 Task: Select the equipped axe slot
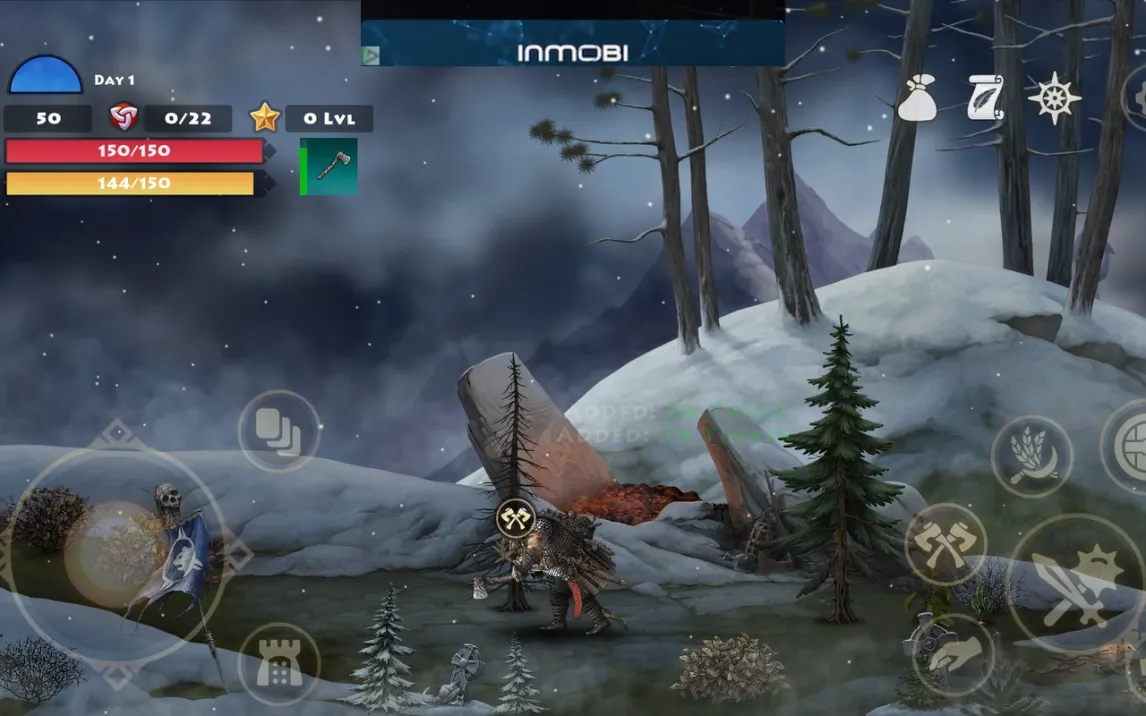pos(330,166)
